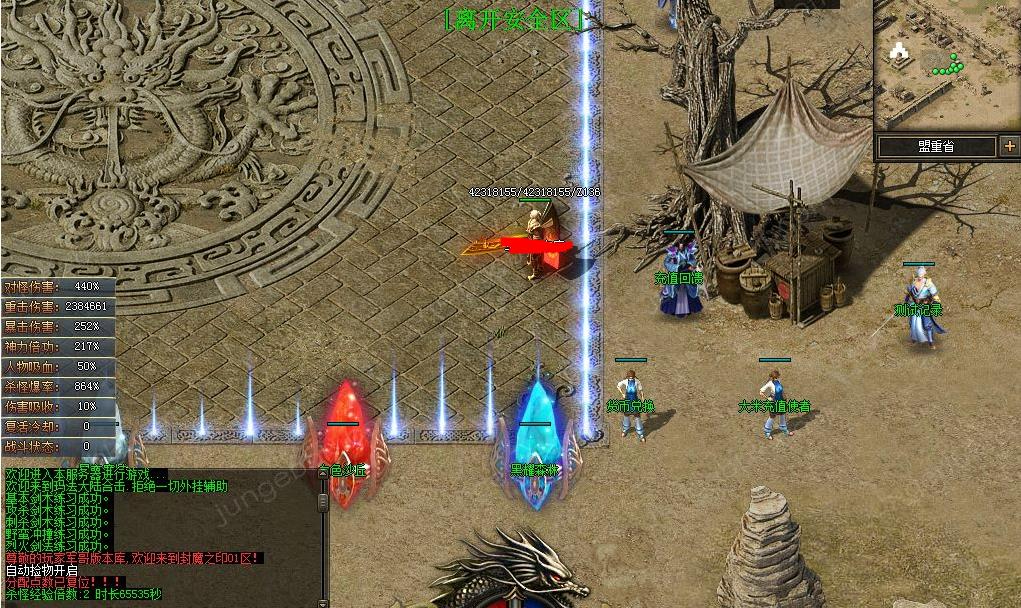Screen dimensions: 1021x608
Task: Click the plus button beside 盟重省
Action: pos(1009,147)
